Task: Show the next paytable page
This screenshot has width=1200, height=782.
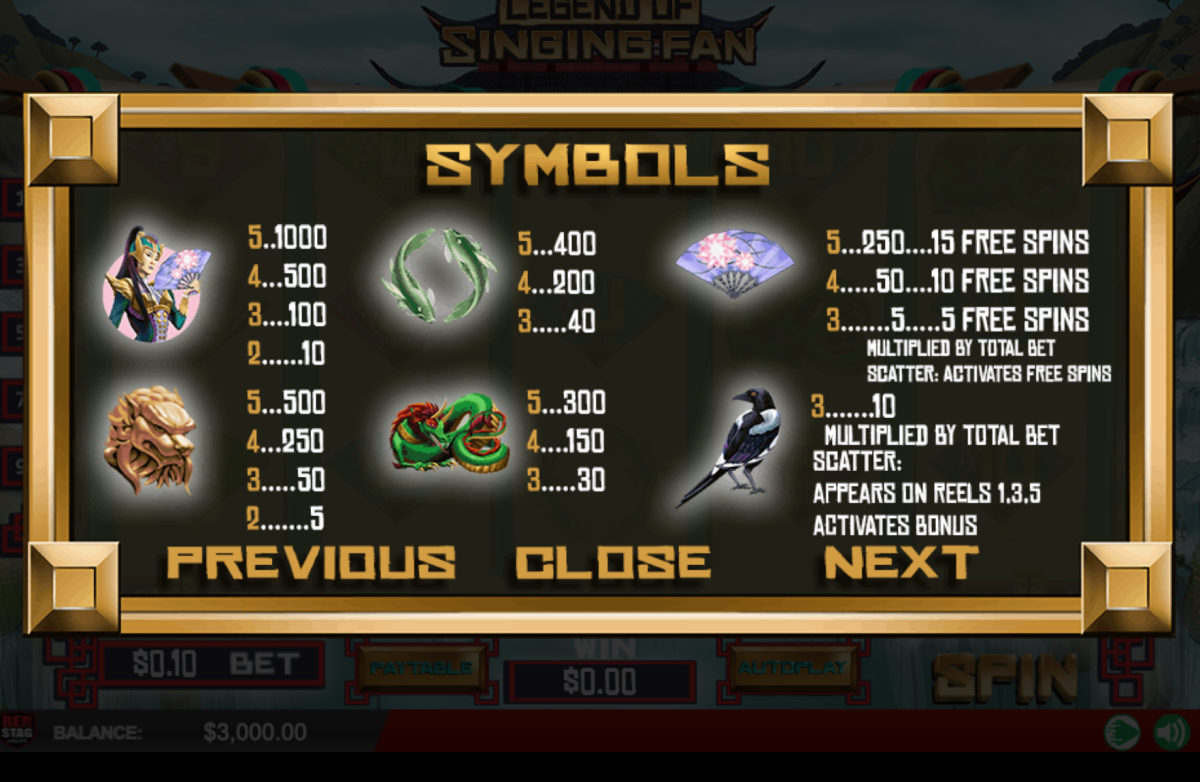Action: [901, 562]
